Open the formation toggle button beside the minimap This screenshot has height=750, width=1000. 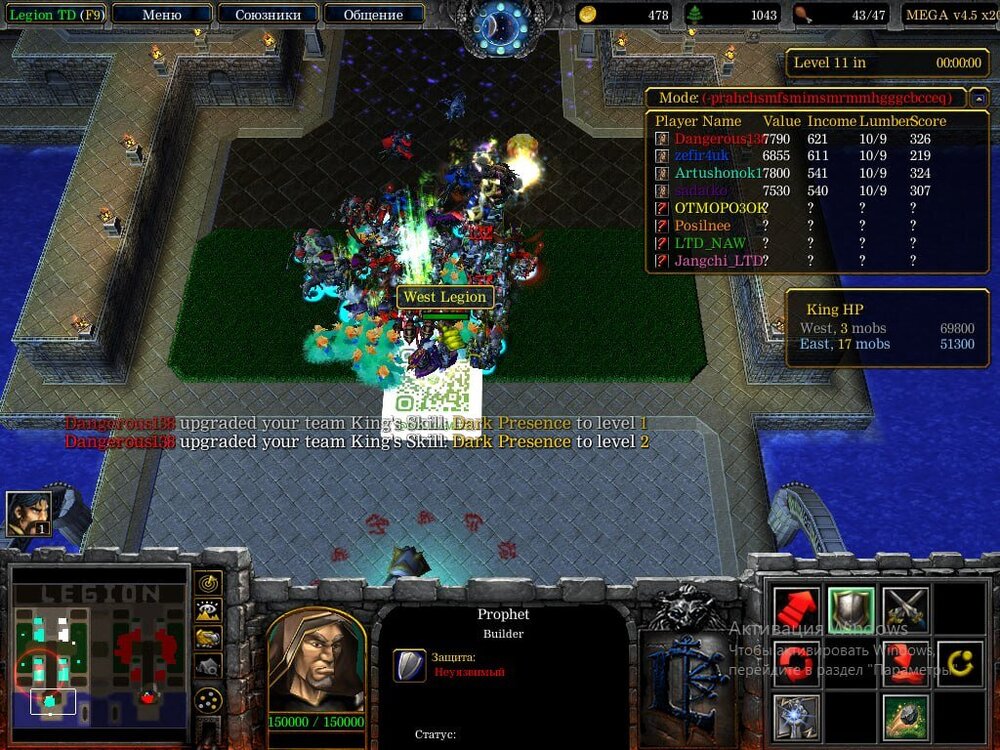(208, 700)
